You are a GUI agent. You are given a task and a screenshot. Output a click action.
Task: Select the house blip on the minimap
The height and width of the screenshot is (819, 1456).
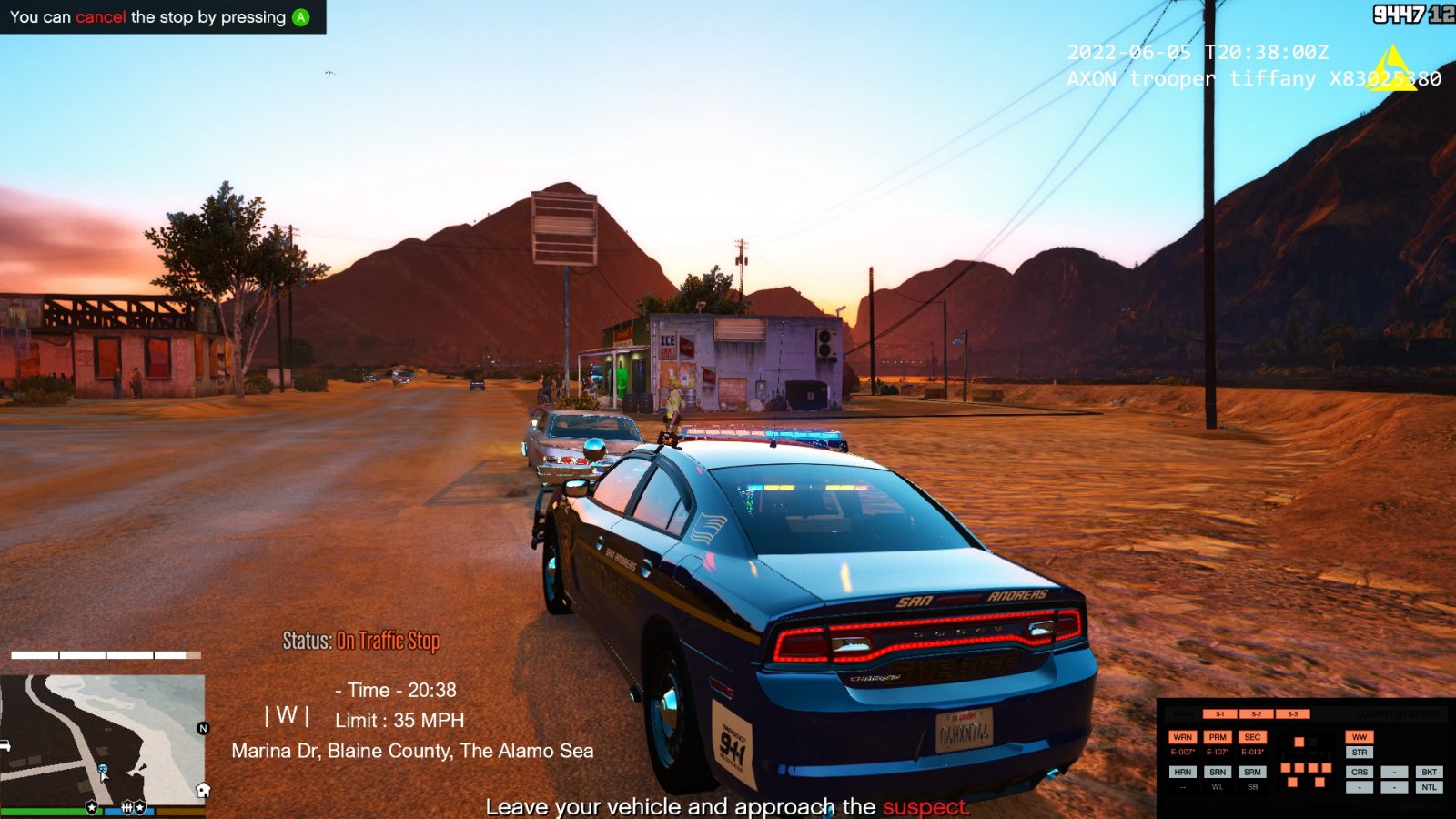203,790
